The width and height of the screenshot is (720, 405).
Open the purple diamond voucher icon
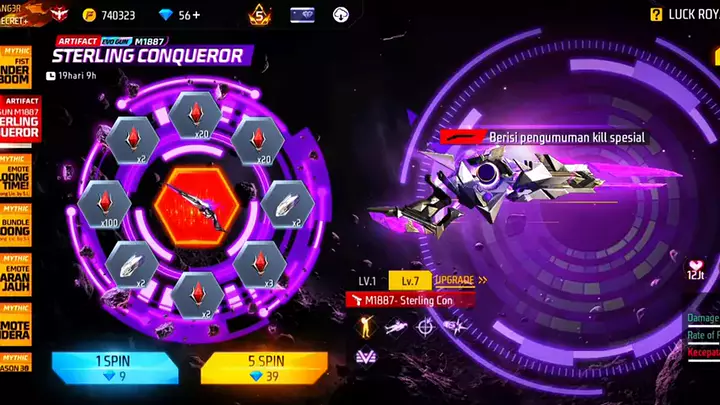click(x=303, y=15)
